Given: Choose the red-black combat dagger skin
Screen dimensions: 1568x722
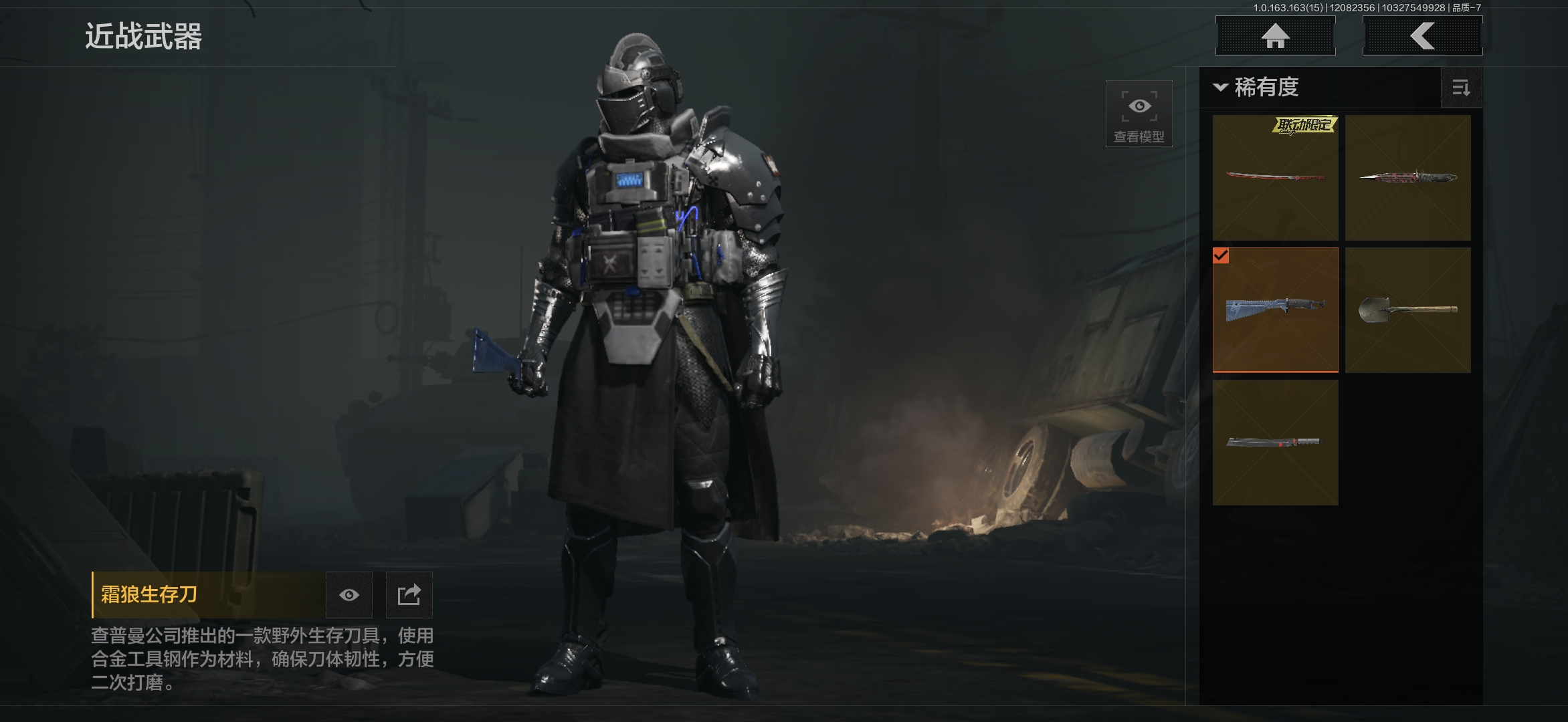Looking at the screenshot, I should [1407, 178].
